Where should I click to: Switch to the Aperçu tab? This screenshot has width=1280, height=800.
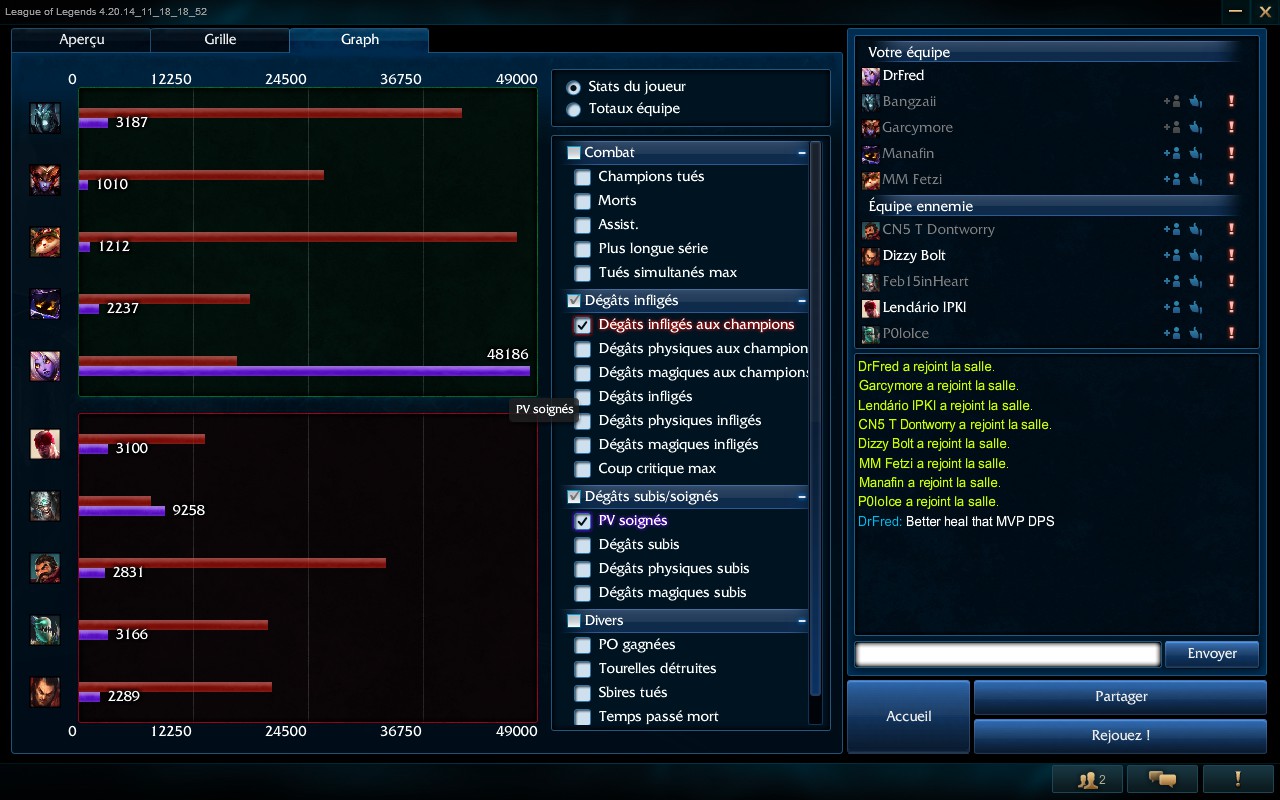coord(81,40)
